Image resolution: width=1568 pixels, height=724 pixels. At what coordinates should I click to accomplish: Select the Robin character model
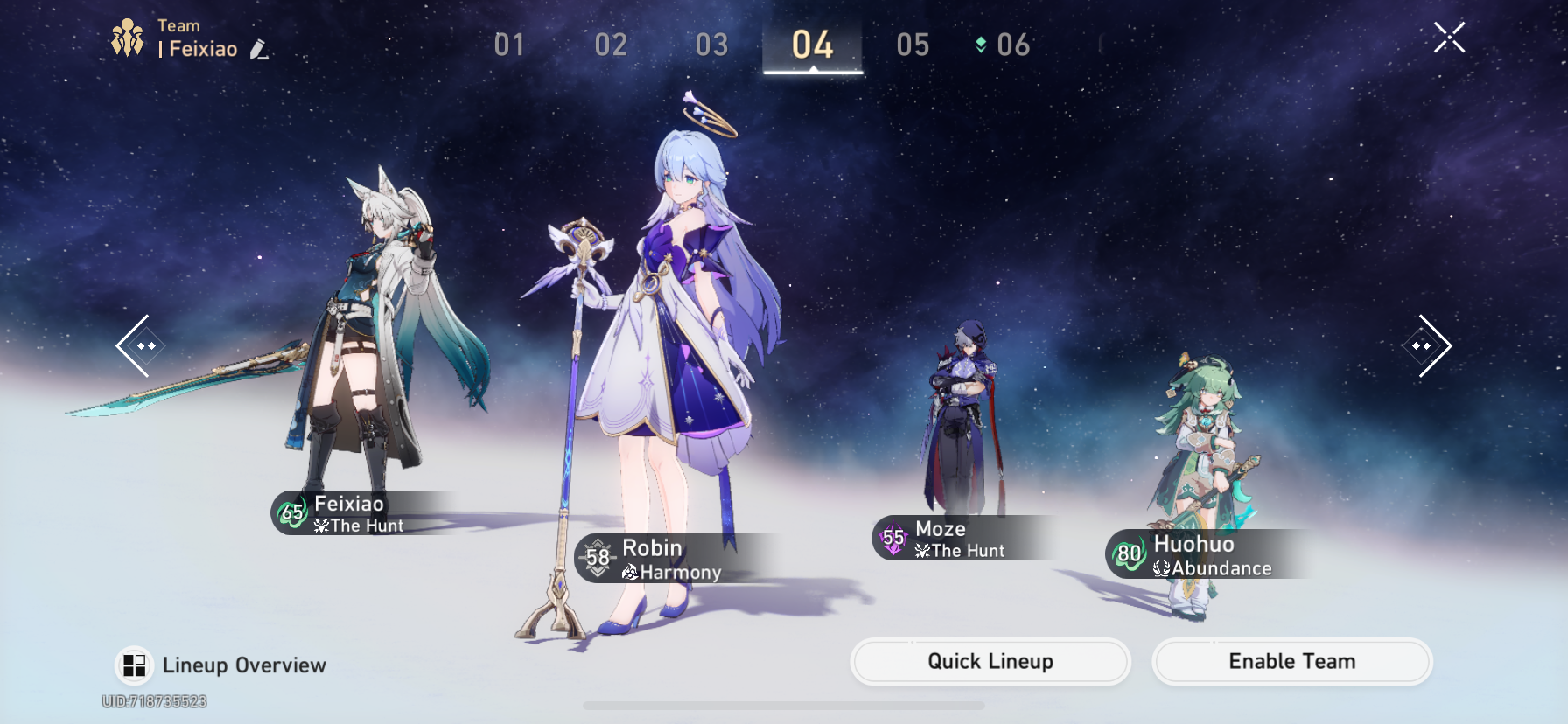click(682, 350)
